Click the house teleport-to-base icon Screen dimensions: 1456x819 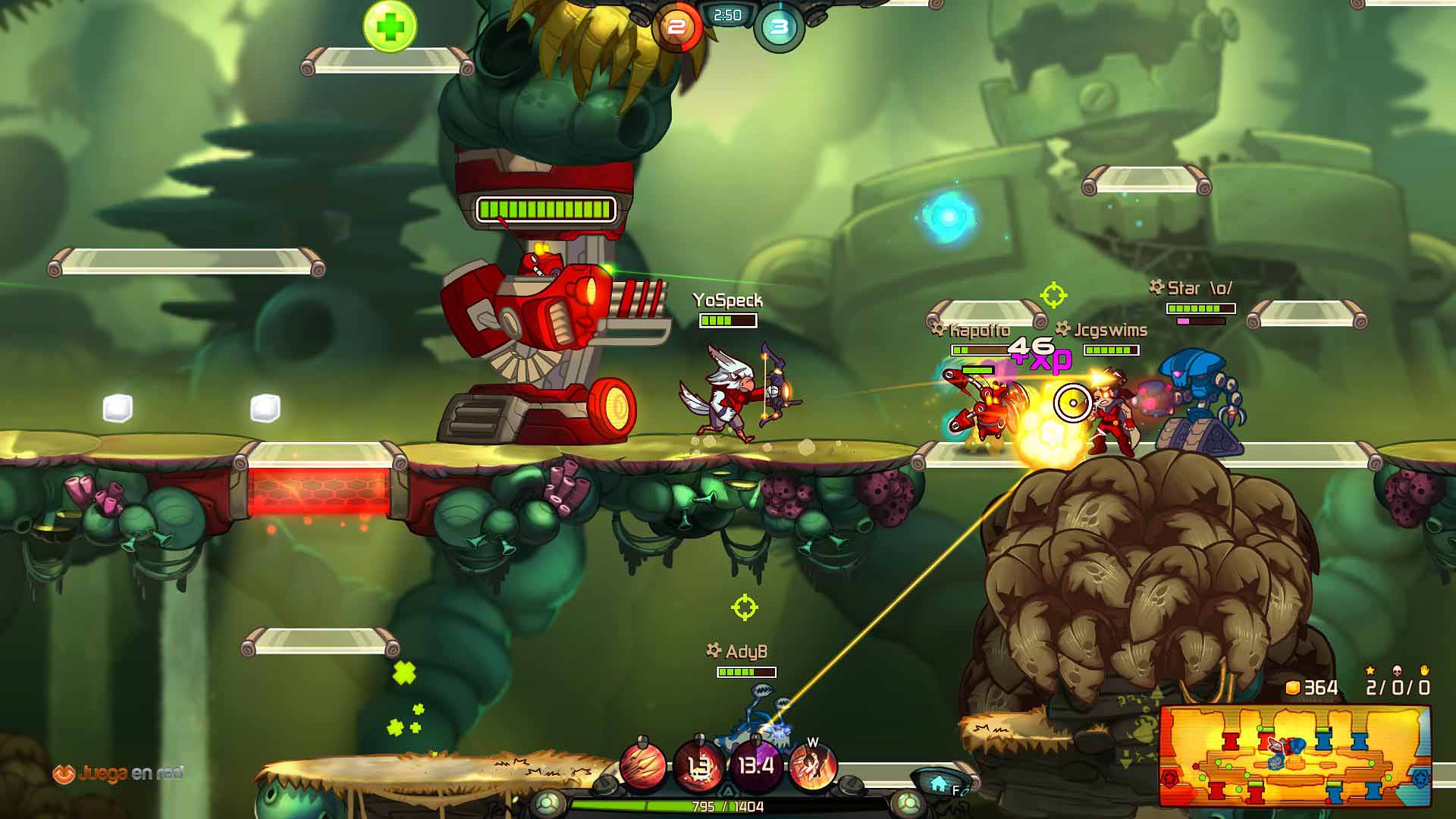[939, 782]
